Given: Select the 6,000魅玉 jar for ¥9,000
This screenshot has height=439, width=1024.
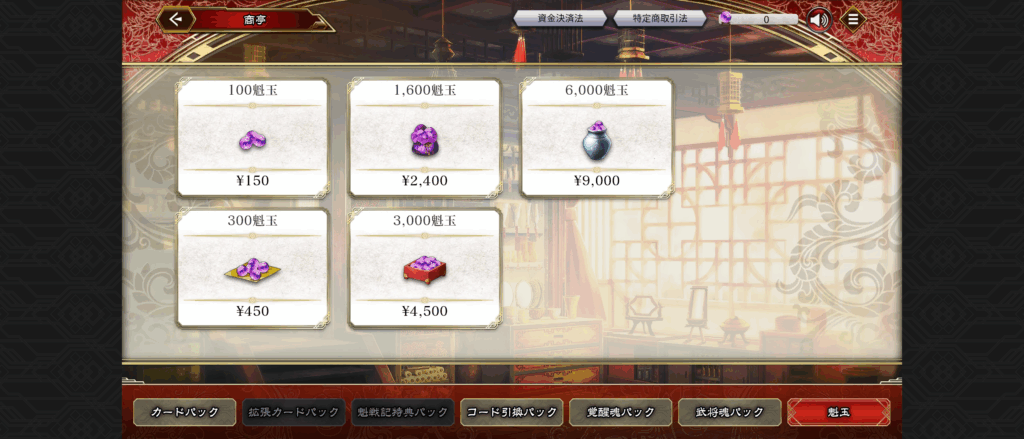Looking at the screenshot, I should point(597,138).
